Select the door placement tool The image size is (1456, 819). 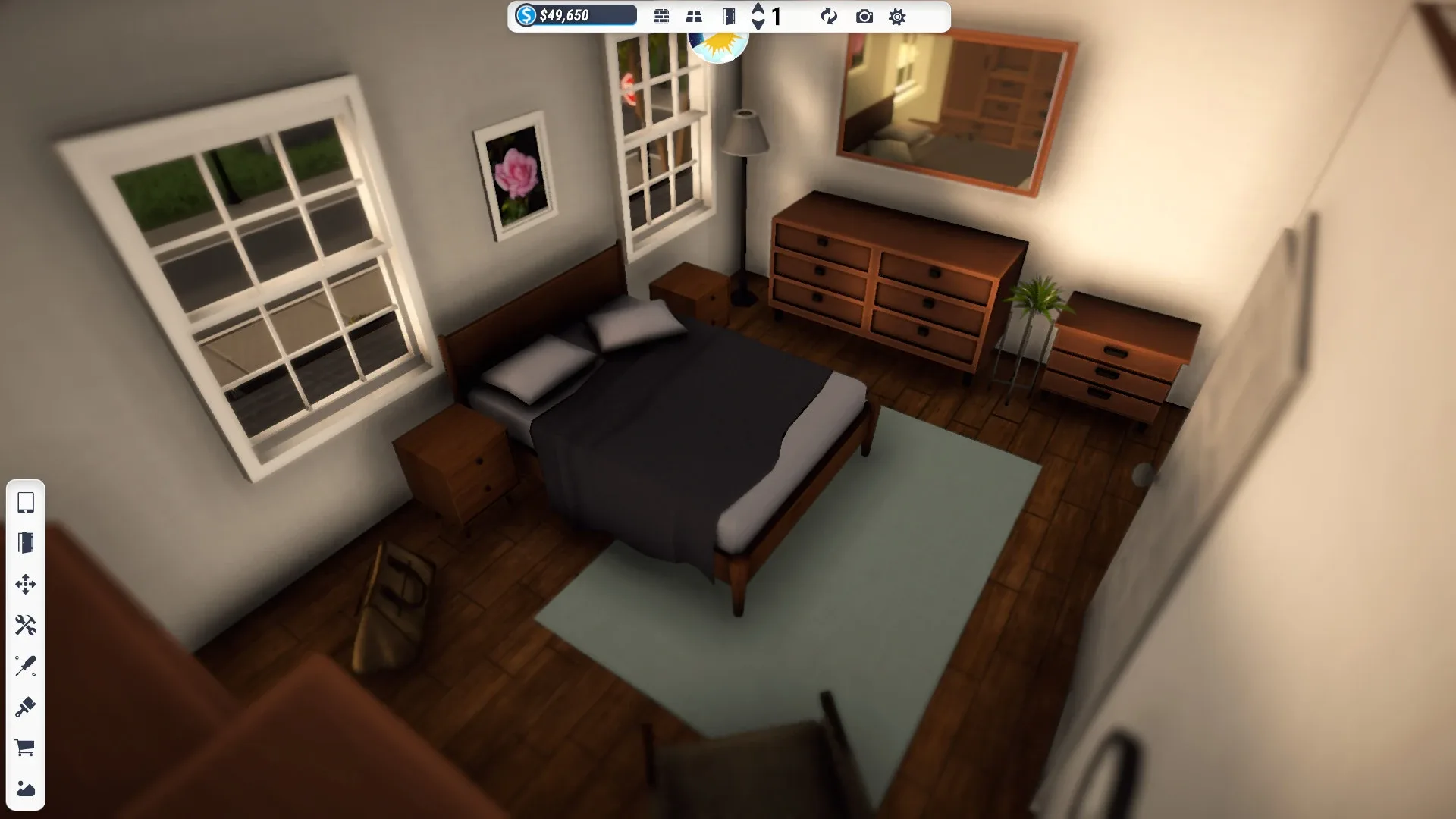(x=27, y=542)
